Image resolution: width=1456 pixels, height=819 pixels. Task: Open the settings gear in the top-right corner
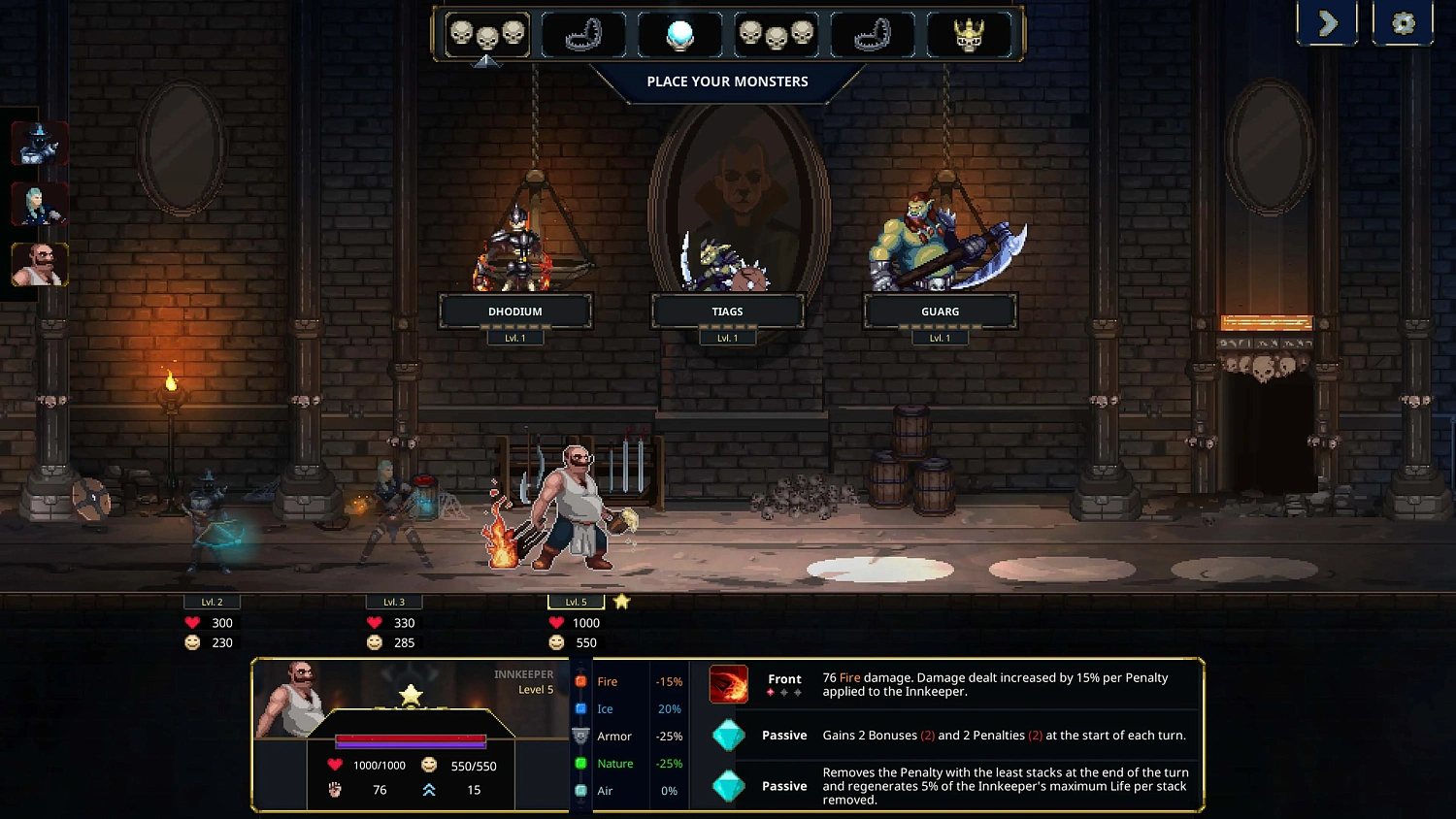click(1402, 22)
